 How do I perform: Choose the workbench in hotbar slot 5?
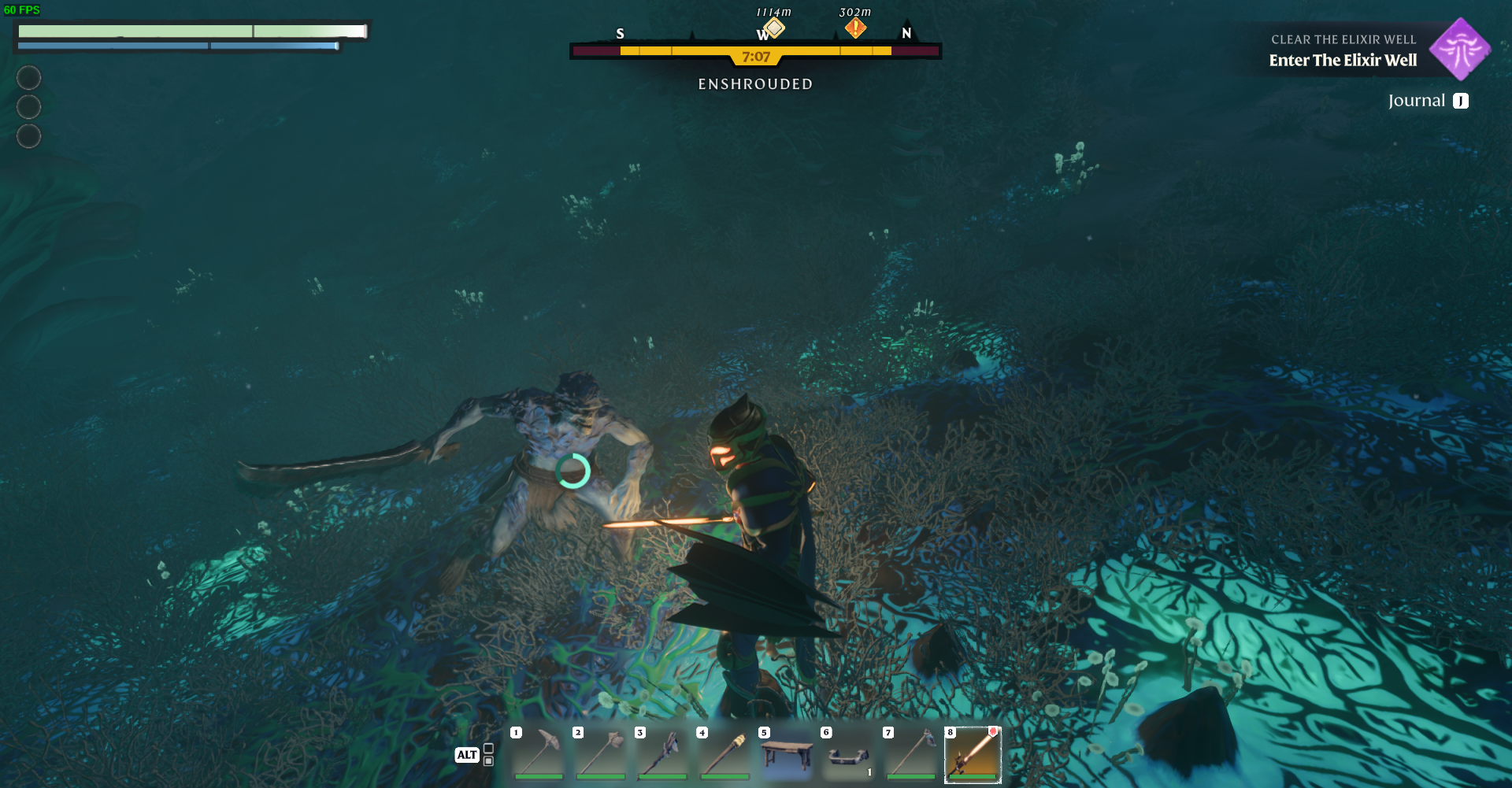click(787, 753)
